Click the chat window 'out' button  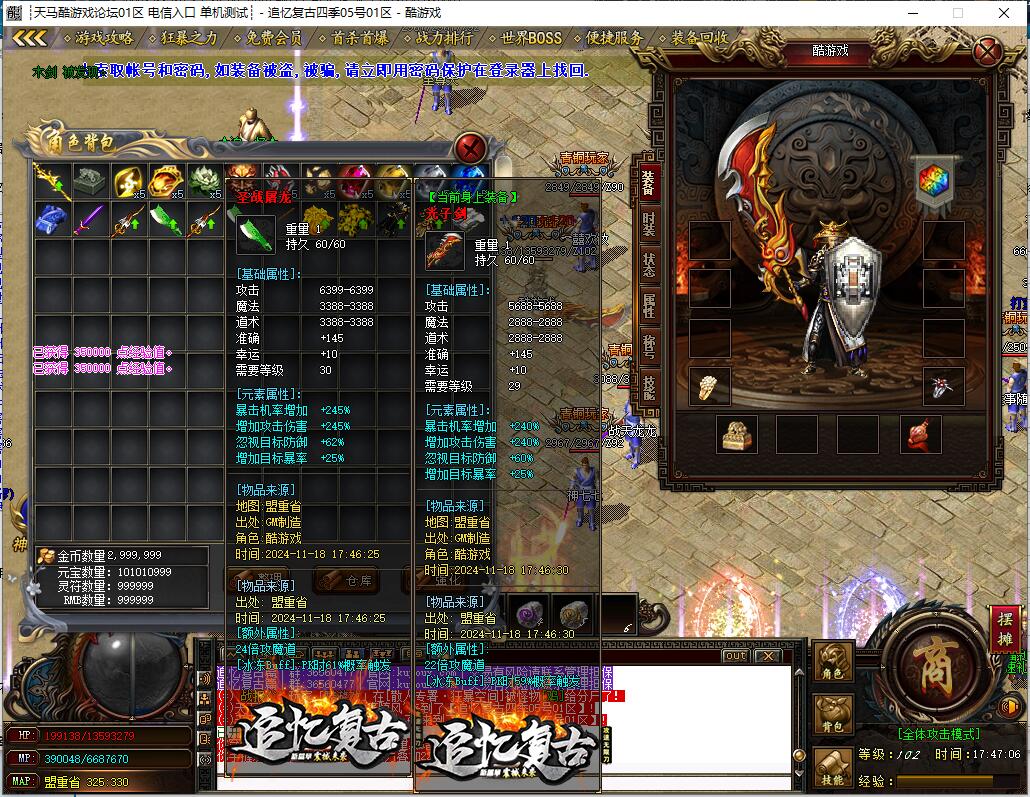(735, 656)
